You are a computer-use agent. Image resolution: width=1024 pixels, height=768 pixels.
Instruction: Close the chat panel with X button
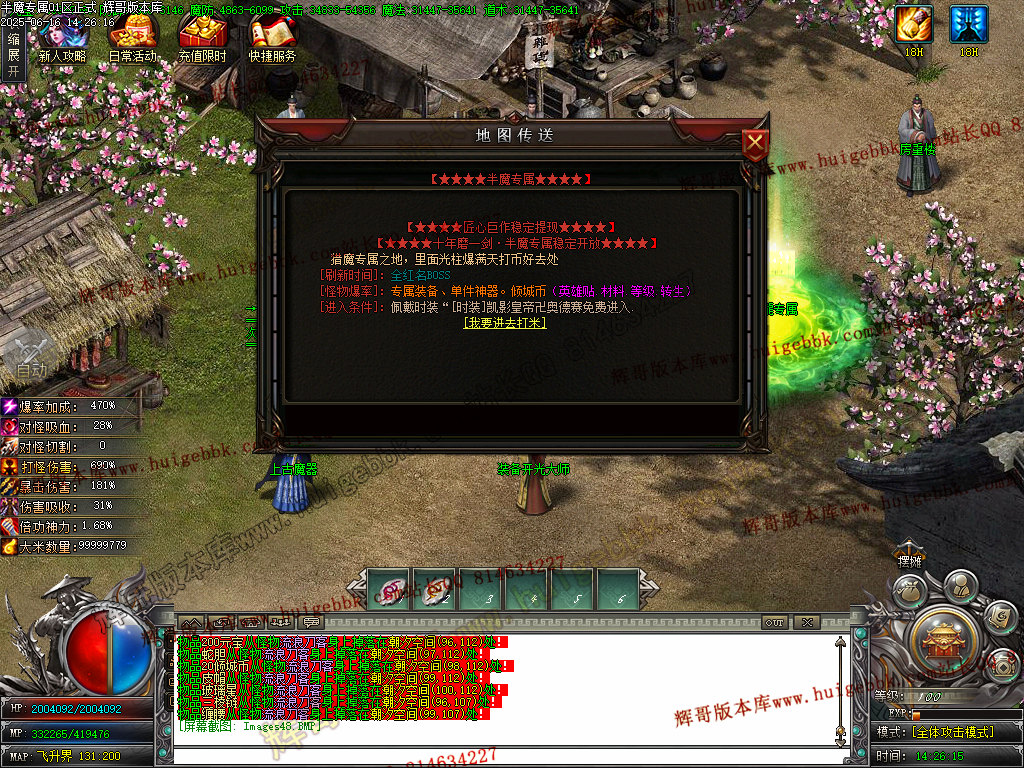point(807,622)
